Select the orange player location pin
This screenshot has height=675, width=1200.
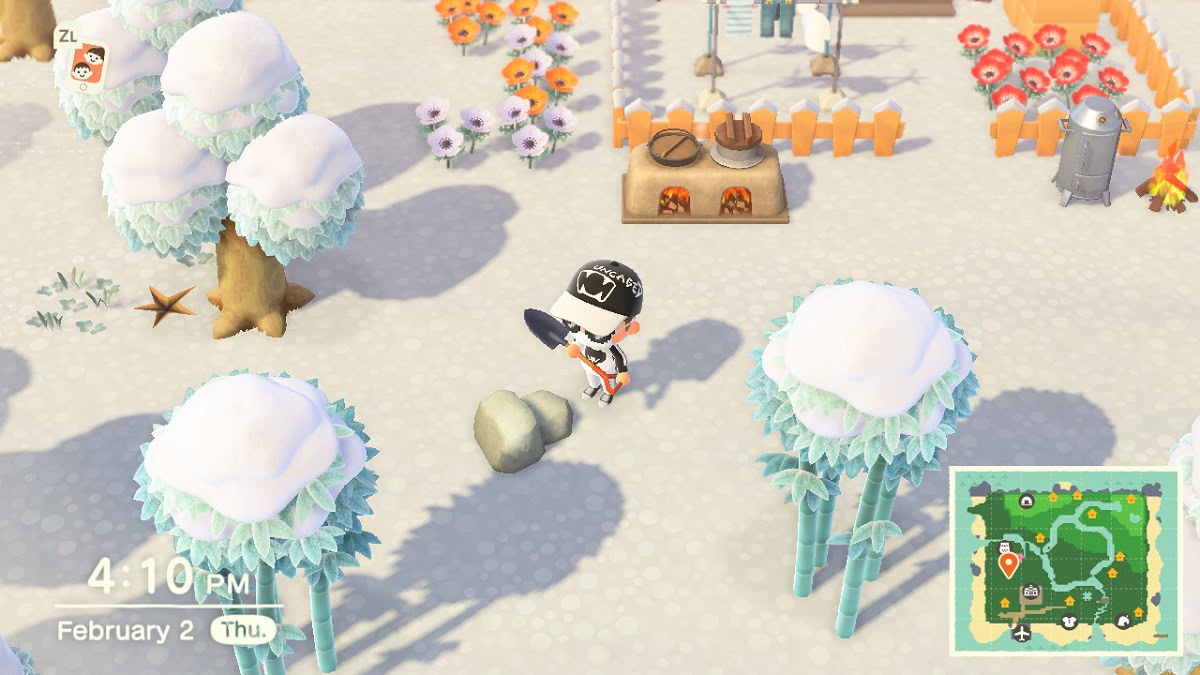pos(1009,565)
